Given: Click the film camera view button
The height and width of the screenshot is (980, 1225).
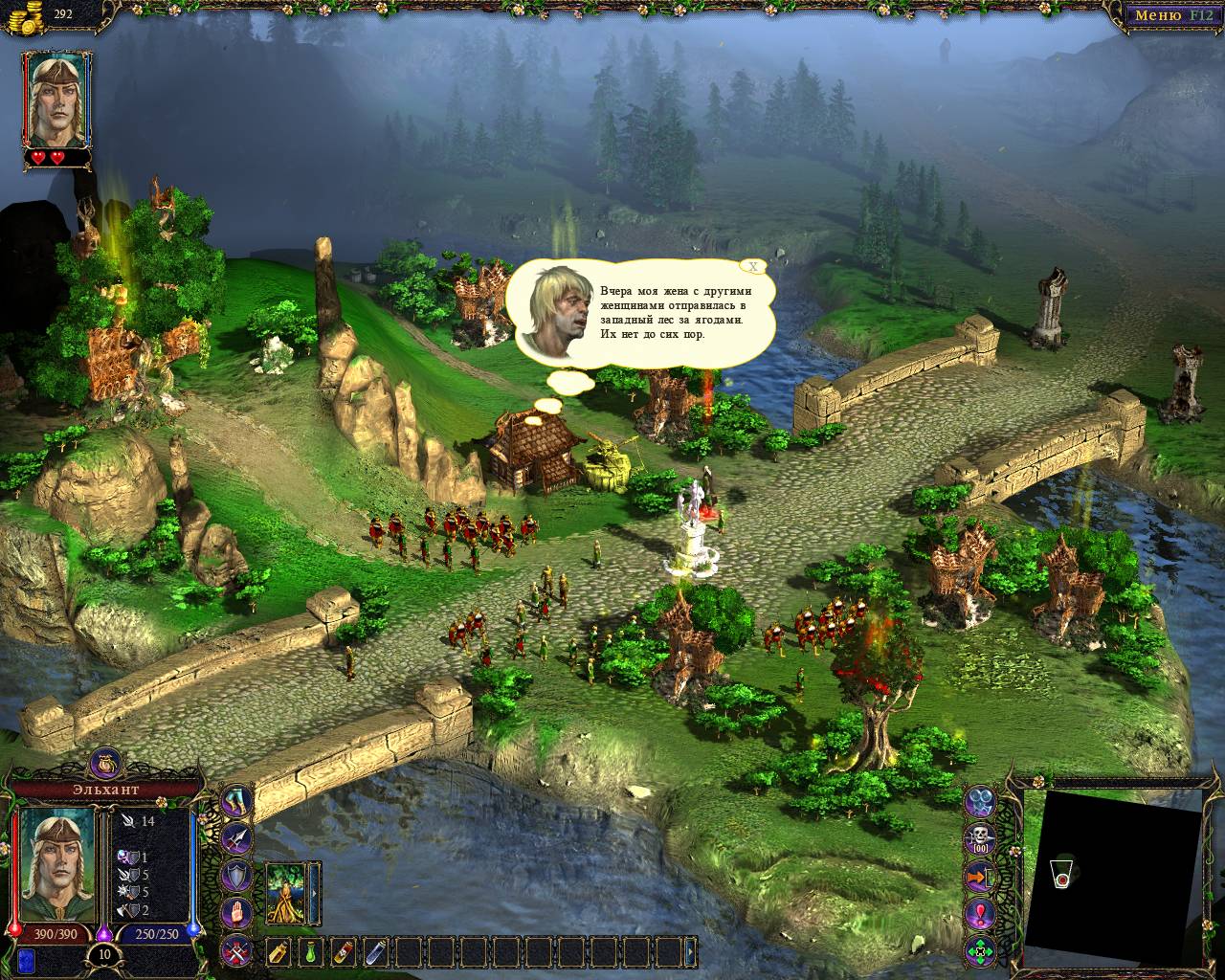Looking at the screenshot, I should tap(981, 802).
